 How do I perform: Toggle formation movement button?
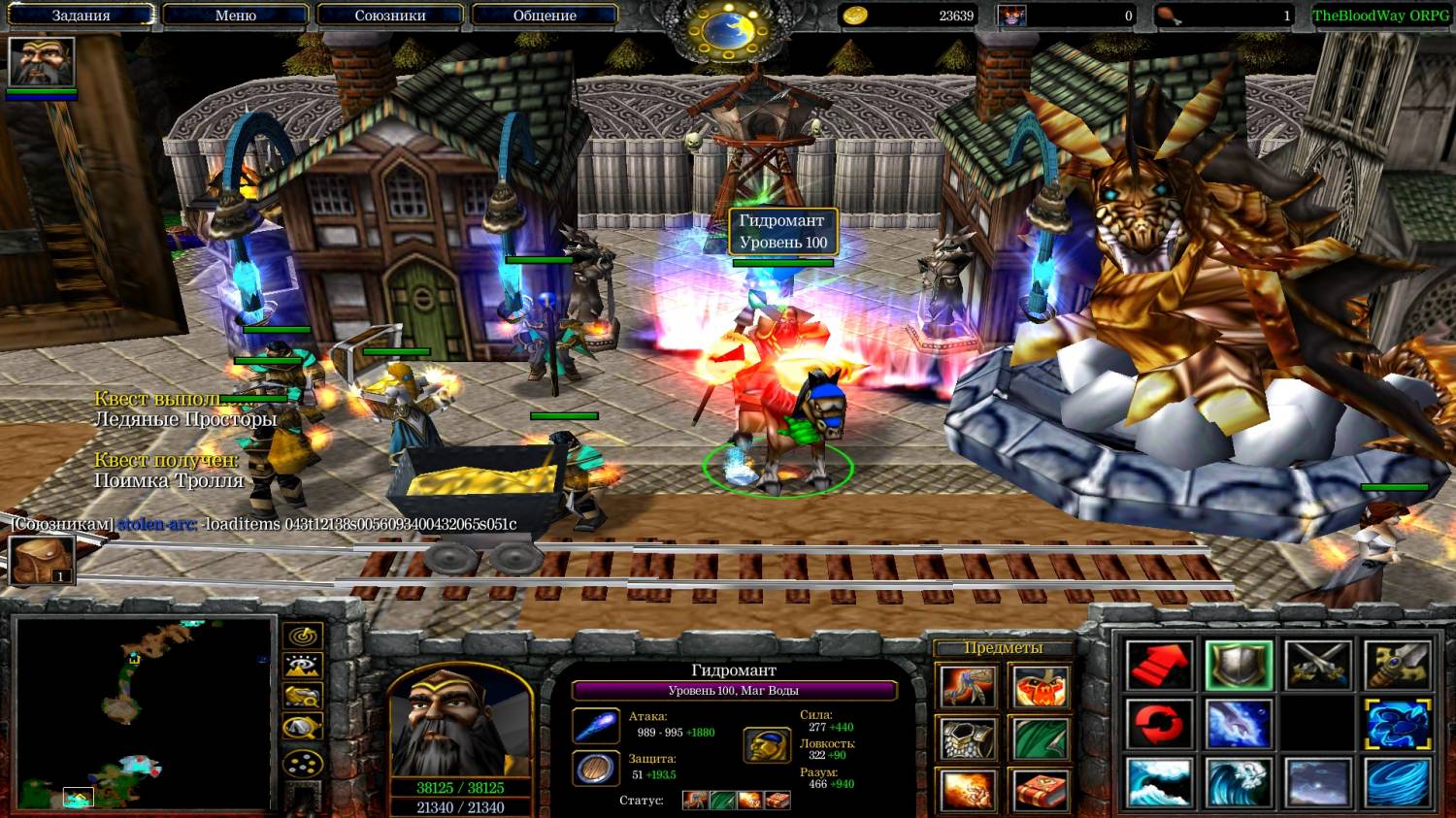tap(303, 763)
